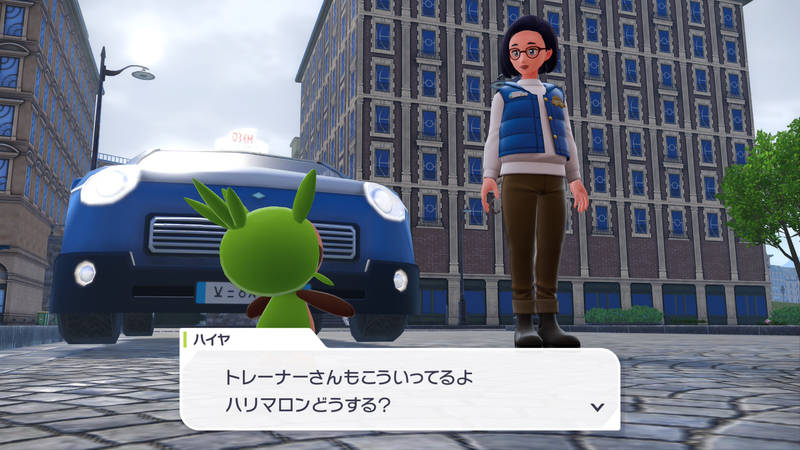Advance dialogue with the down arrow
This screenshot has width=800, height=450.
[x=597, y=406]
